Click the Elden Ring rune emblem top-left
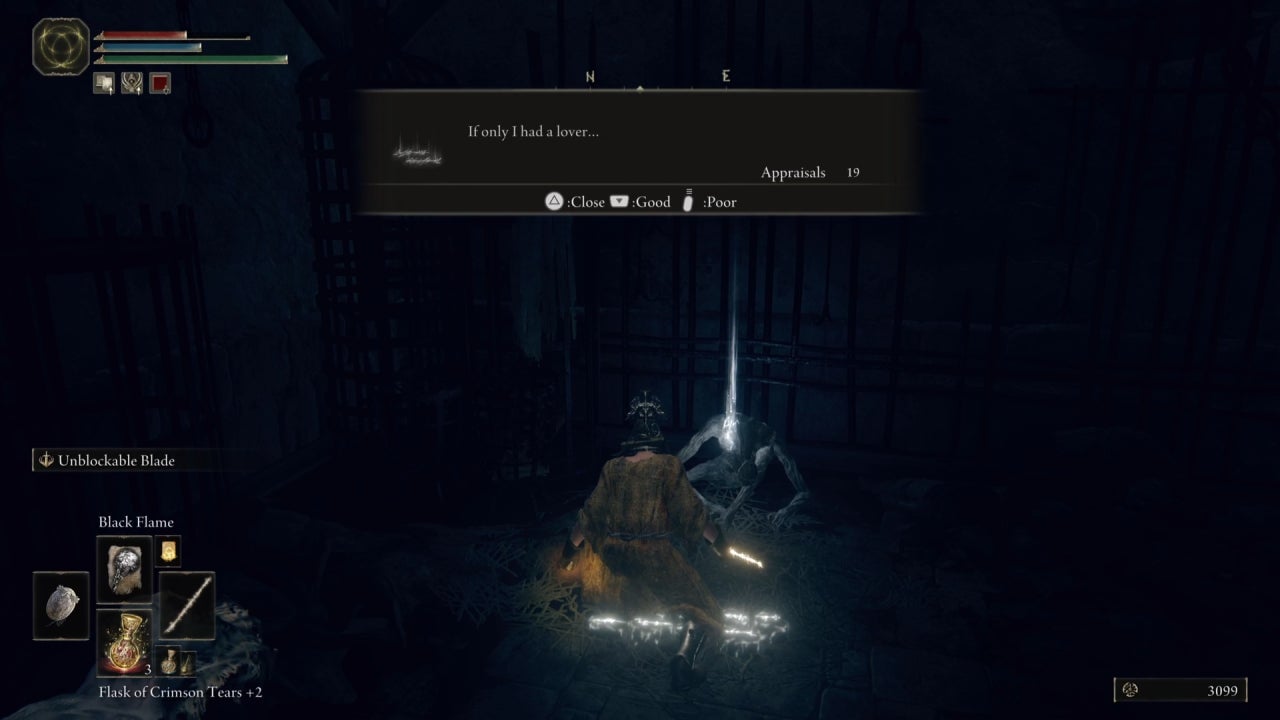The height and width of the screenshot is (720, 1280). tap(60, 46)
